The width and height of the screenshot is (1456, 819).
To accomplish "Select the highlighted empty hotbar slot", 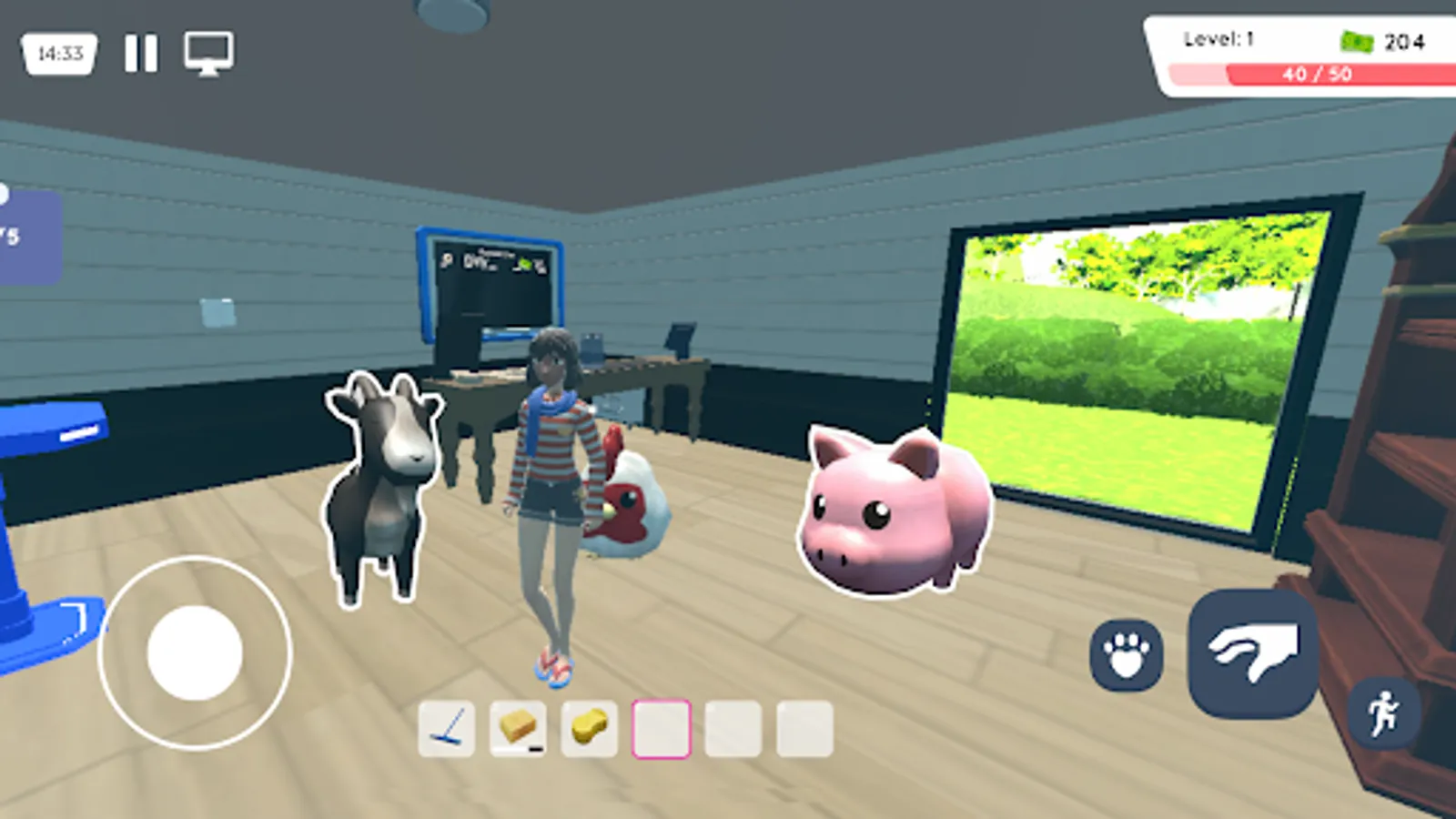I will coord(662,729).
